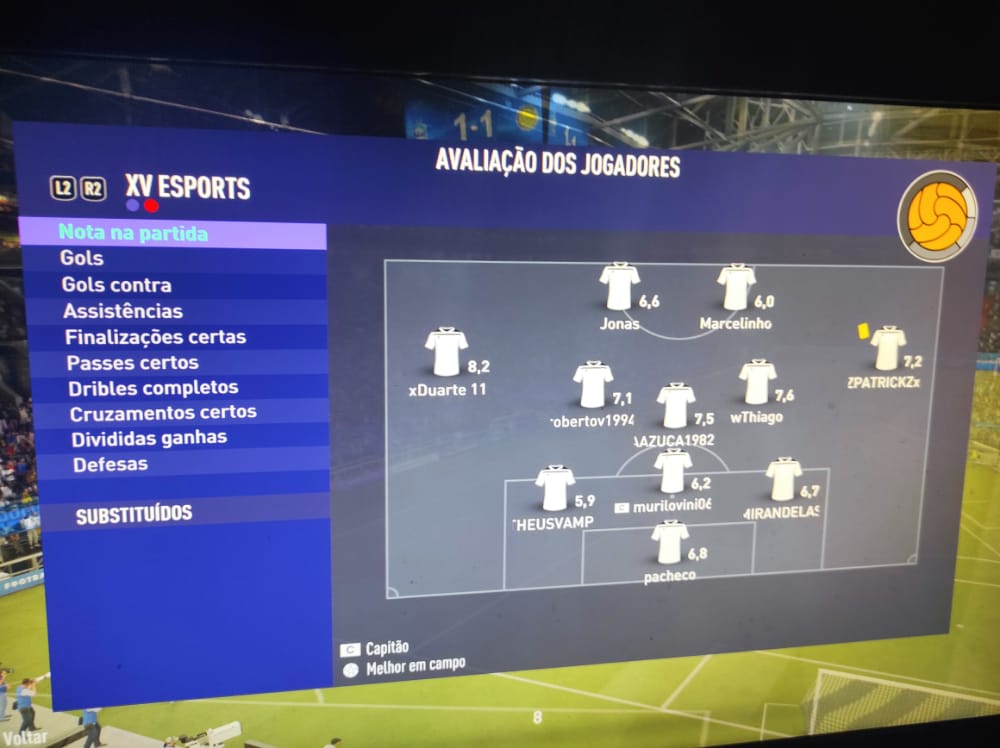Switch to Passes certos stats

pyautogui.click(x=132, y=362)
